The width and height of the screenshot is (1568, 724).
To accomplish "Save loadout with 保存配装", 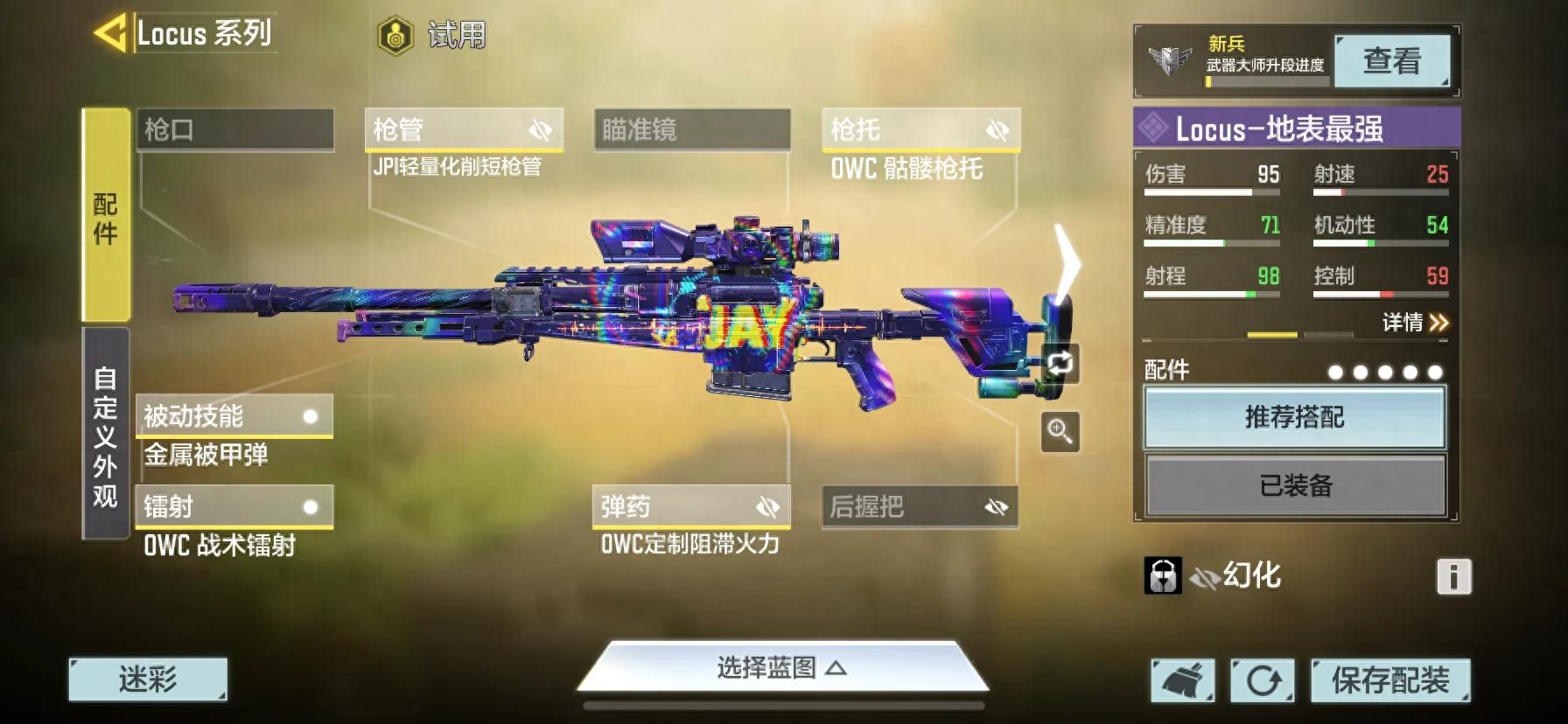I will tap(1389, 680).
